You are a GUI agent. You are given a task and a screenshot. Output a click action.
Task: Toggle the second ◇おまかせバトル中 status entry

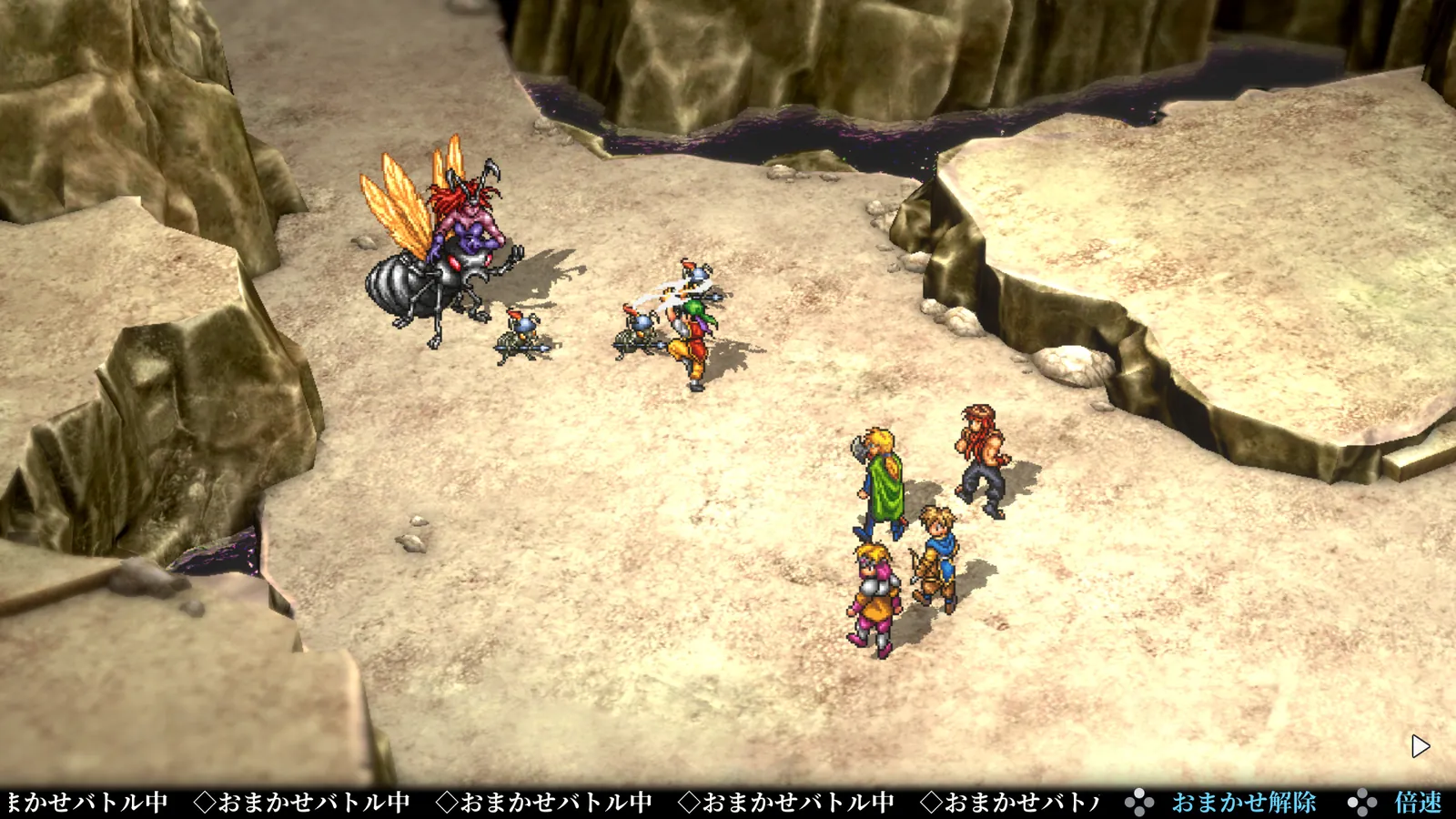300,803
